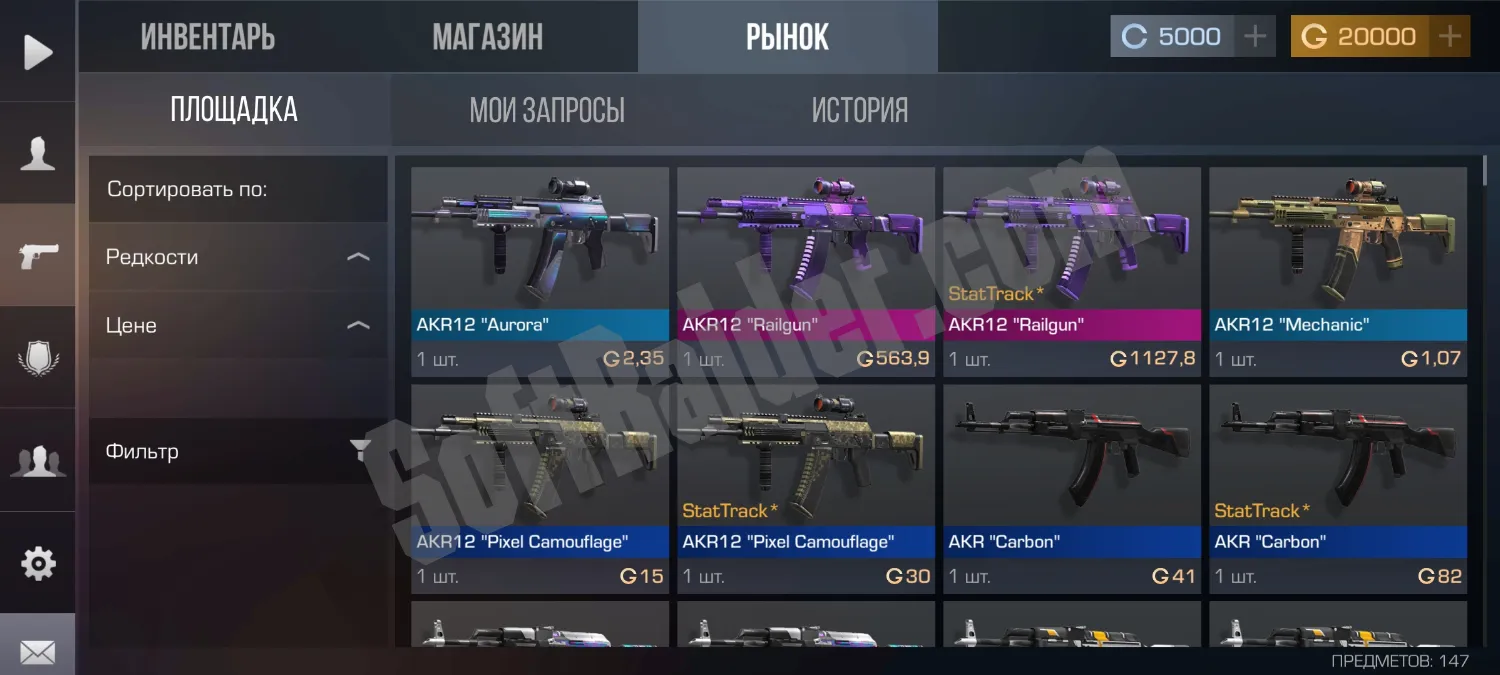
Task: Add more silver currency with plus button
Action: coord(1255,37)
